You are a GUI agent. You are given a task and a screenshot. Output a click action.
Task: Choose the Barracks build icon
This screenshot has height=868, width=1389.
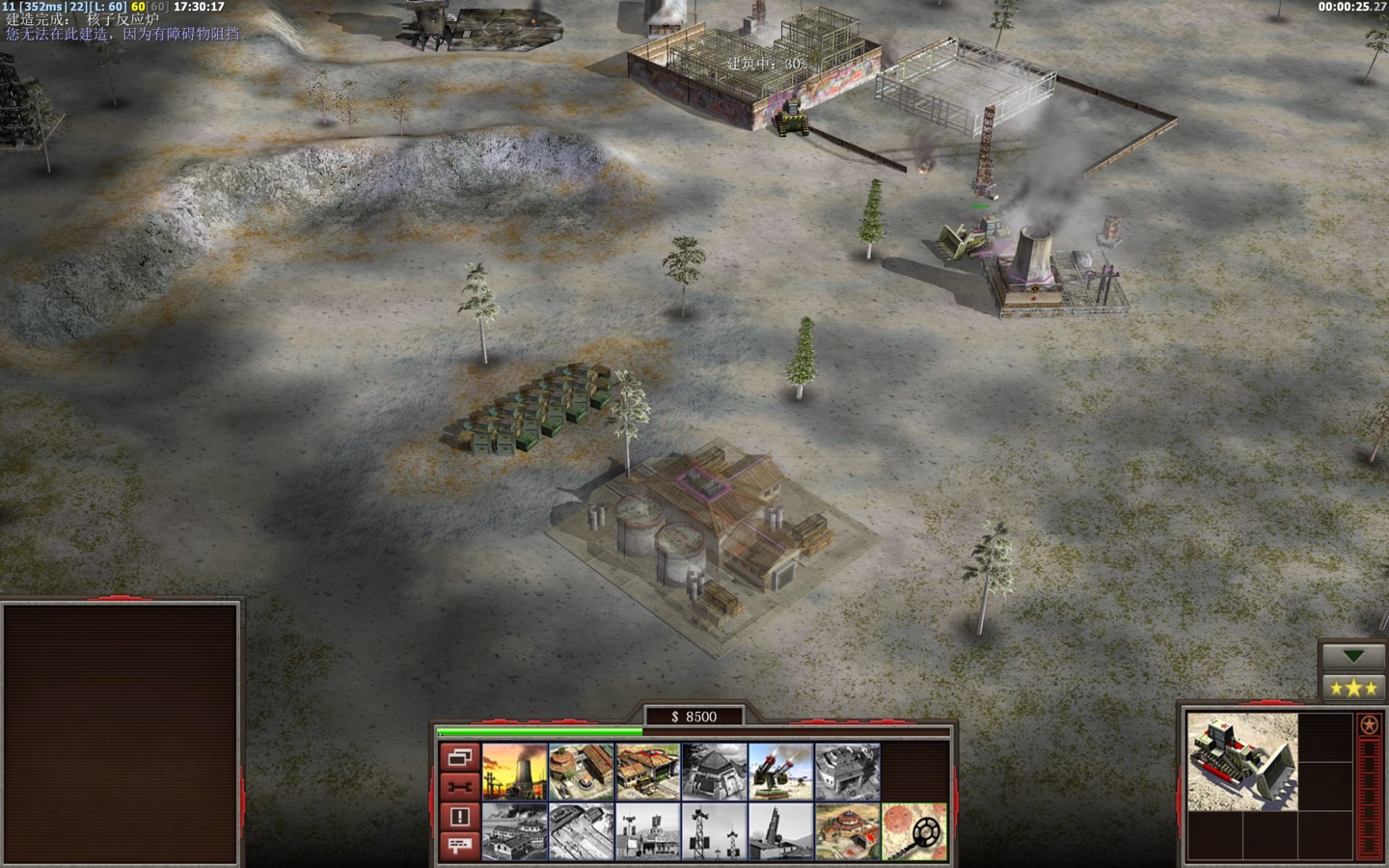tap(582, 772)
